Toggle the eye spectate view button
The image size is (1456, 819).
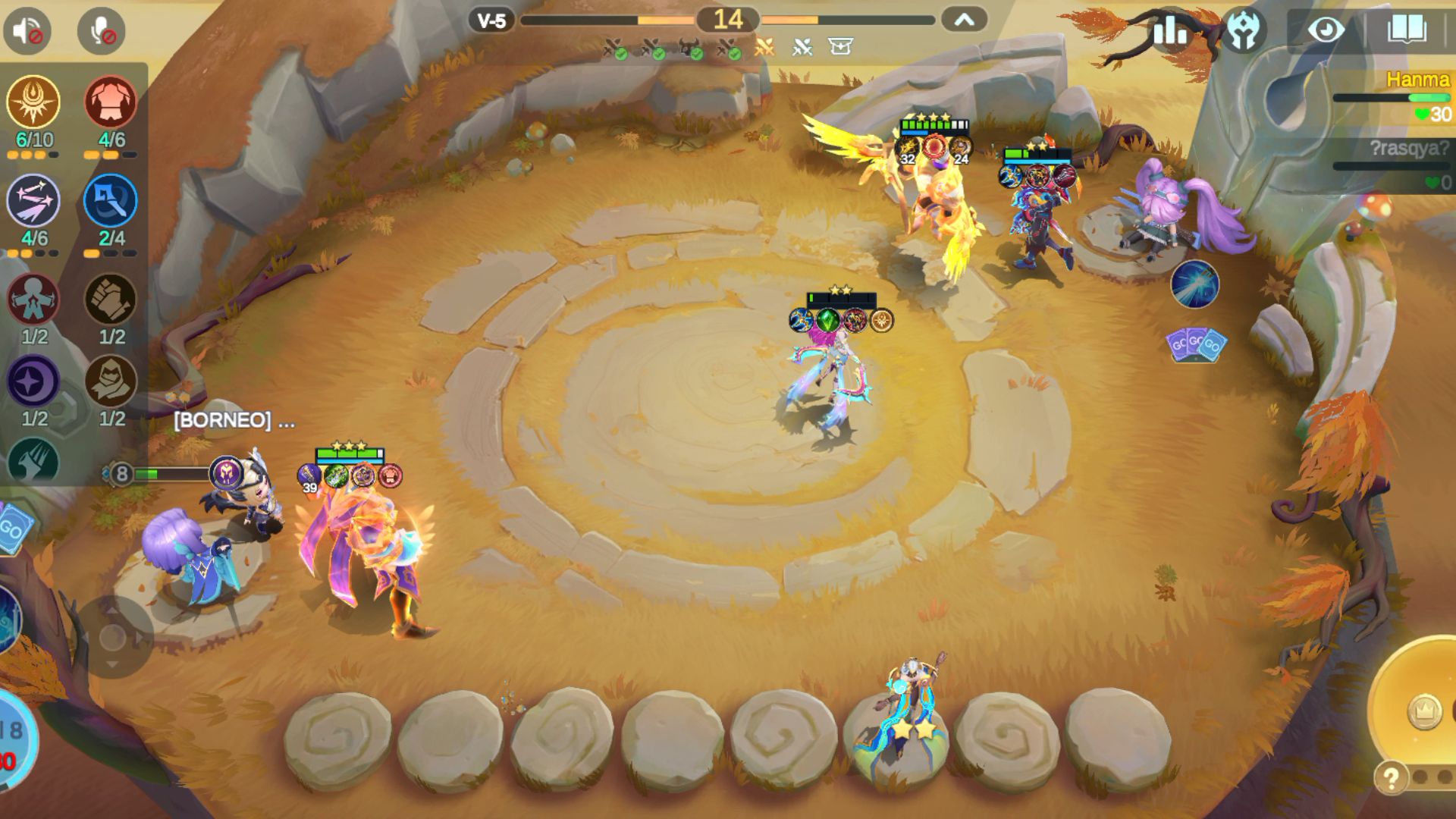pos(1326,31)
